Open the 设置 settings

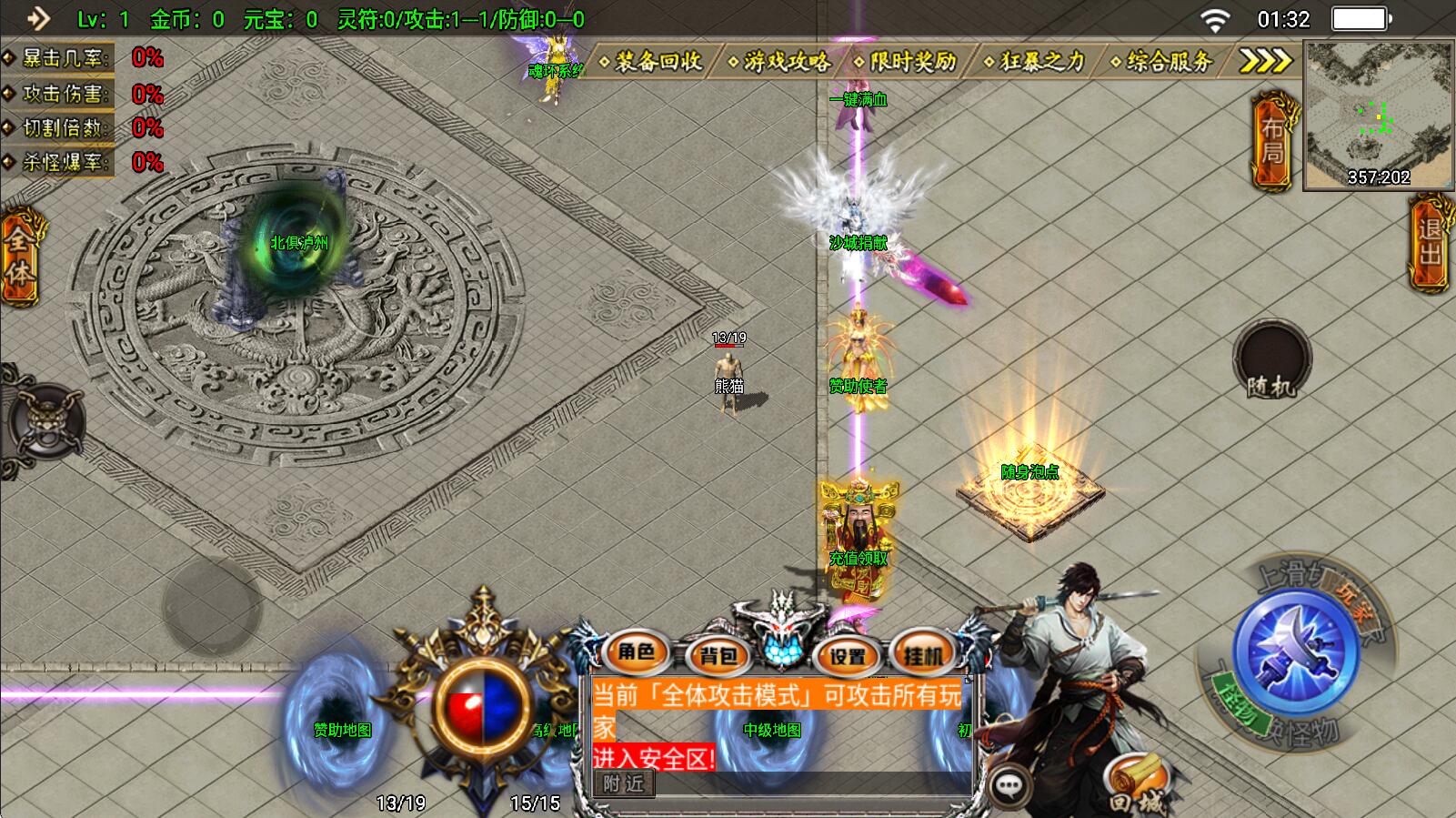click(848, 654)
